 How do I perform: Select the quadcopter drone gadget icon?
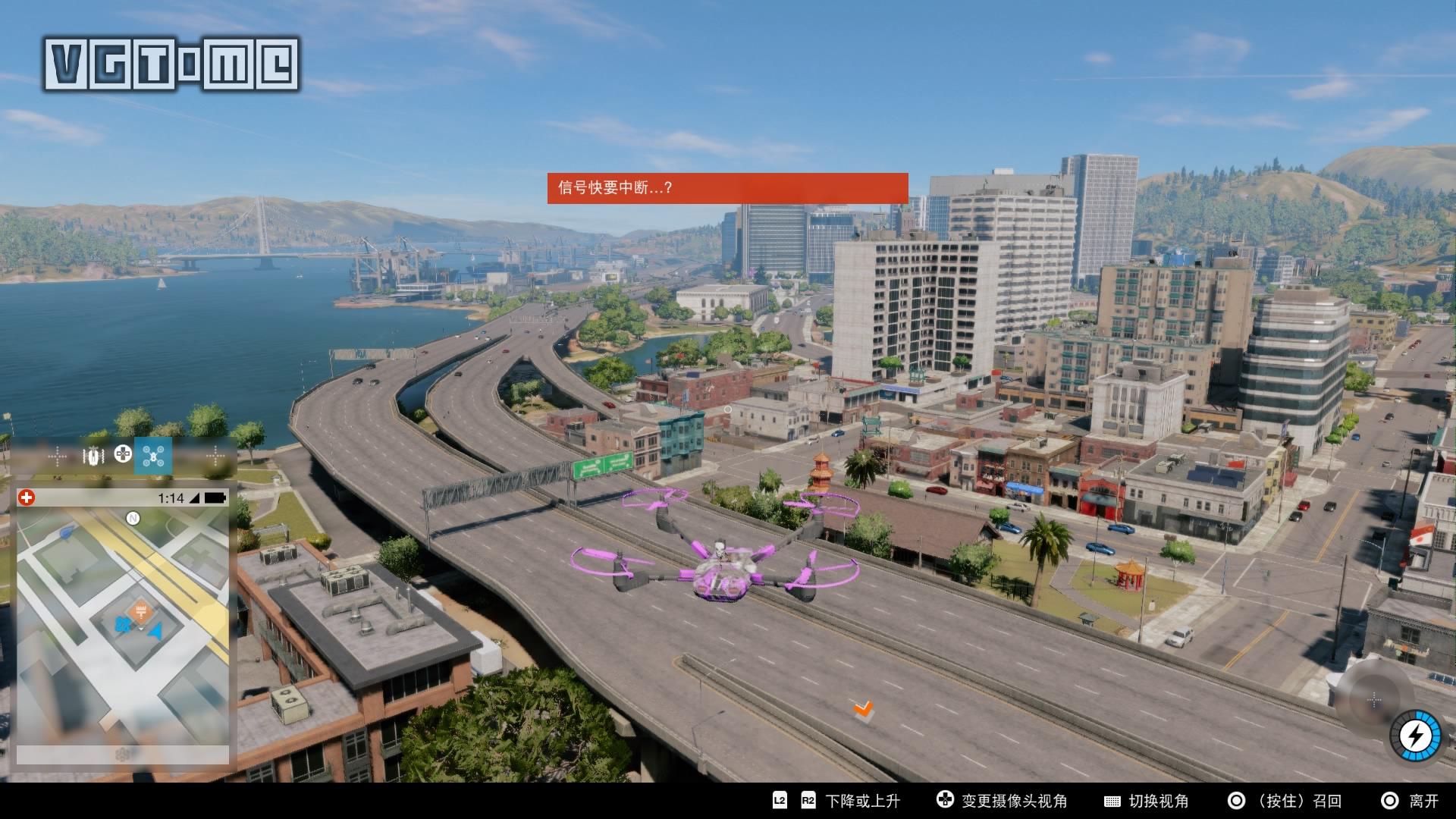coord(153,456)
